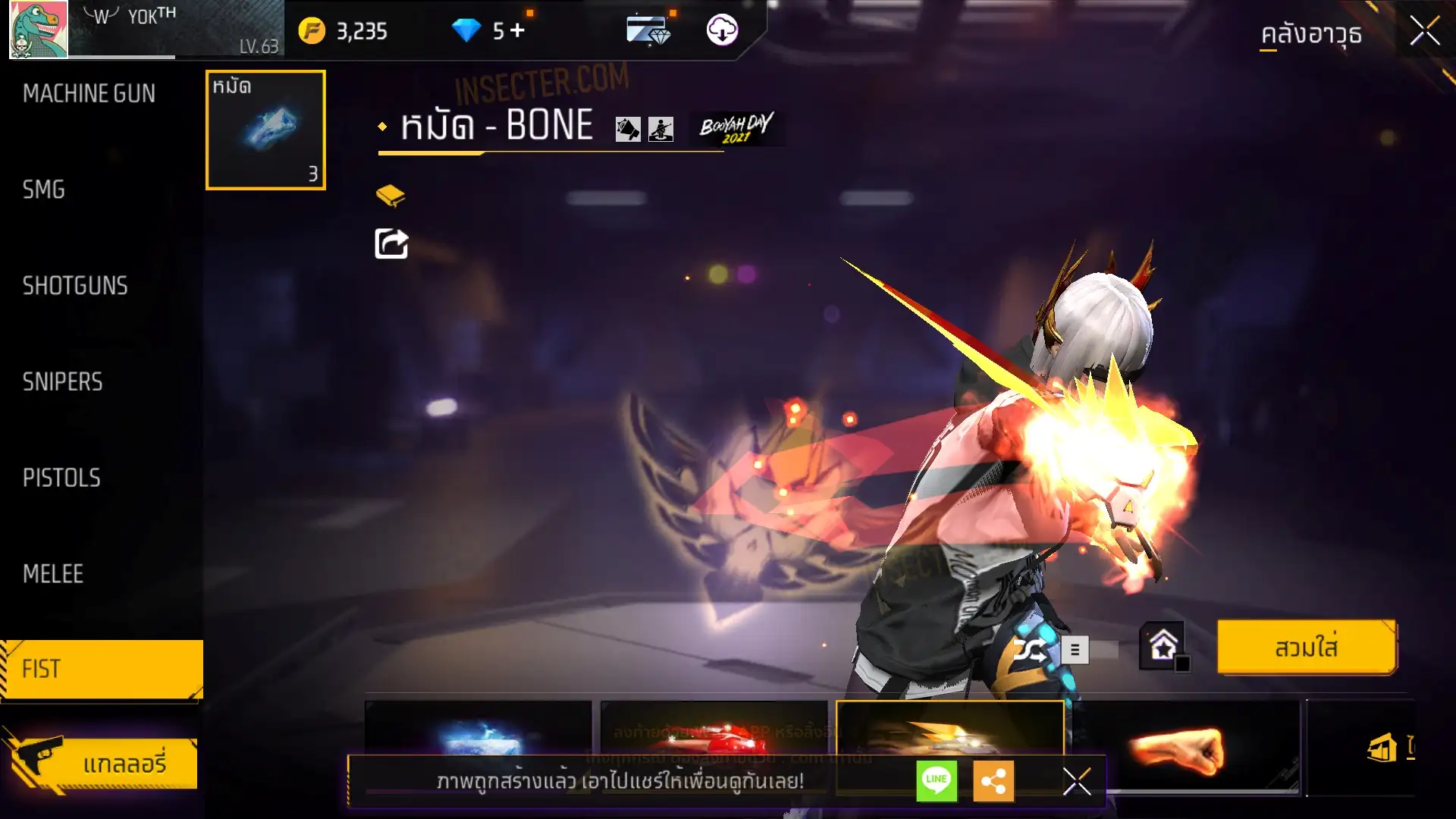Click the orange share button
This screenshot has width=1456, height=819.
pyautogui.click(x=993, y=780)
